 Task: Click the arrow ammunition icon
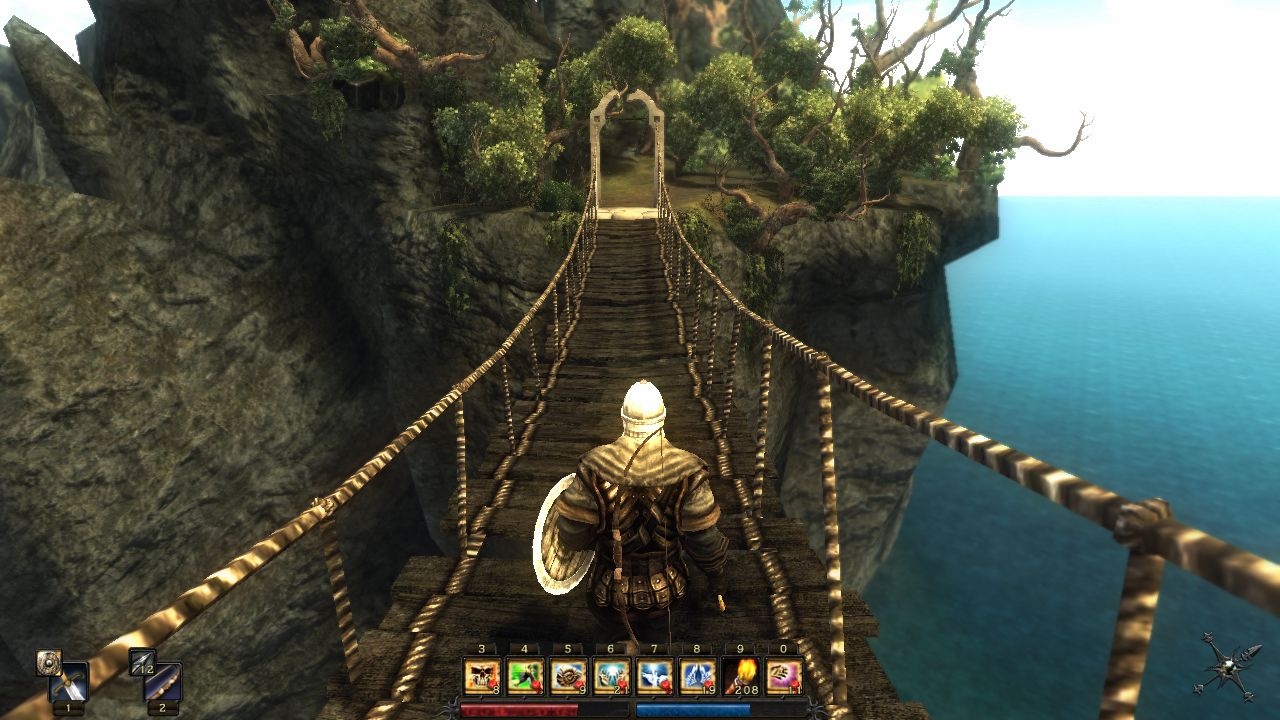pyautogui.click(x=142, y=662)
